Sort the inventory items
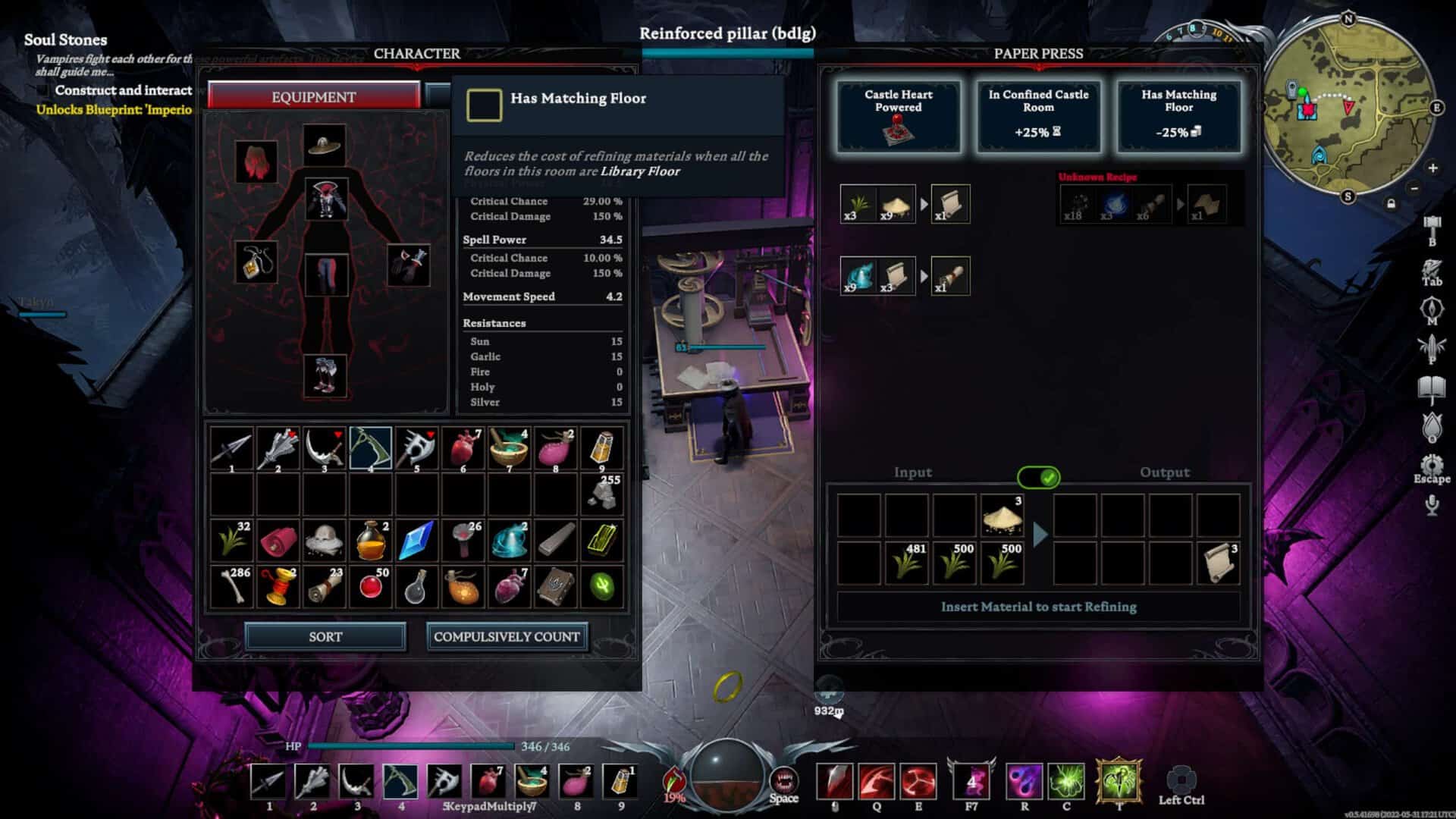 [x=325, y=637]
